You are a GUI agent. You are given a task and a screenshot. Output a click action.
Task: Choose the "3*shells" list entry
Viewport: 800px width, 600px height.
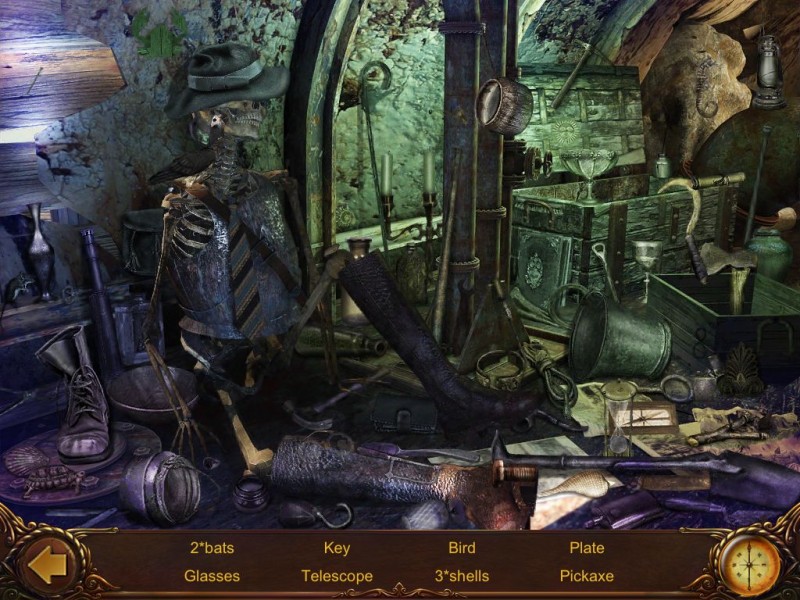pyautogui.click(x=462, y=576)
